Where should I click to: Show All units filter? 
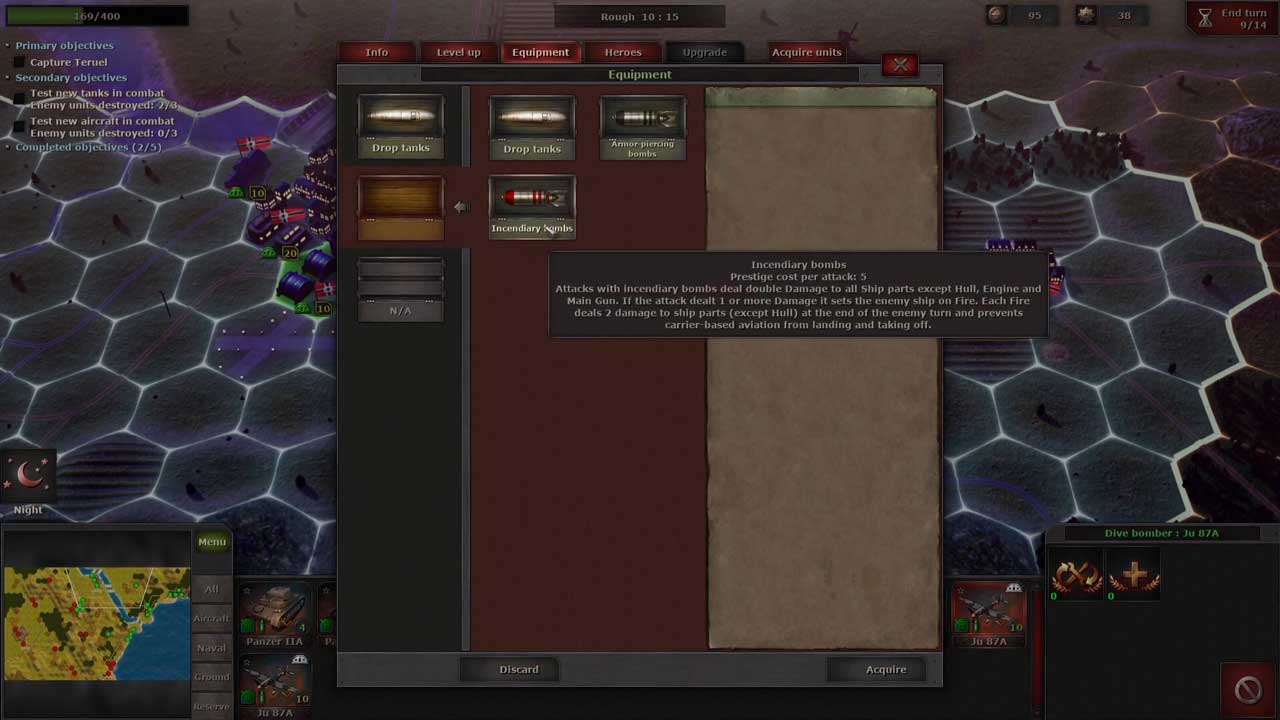tap(211, 589)
